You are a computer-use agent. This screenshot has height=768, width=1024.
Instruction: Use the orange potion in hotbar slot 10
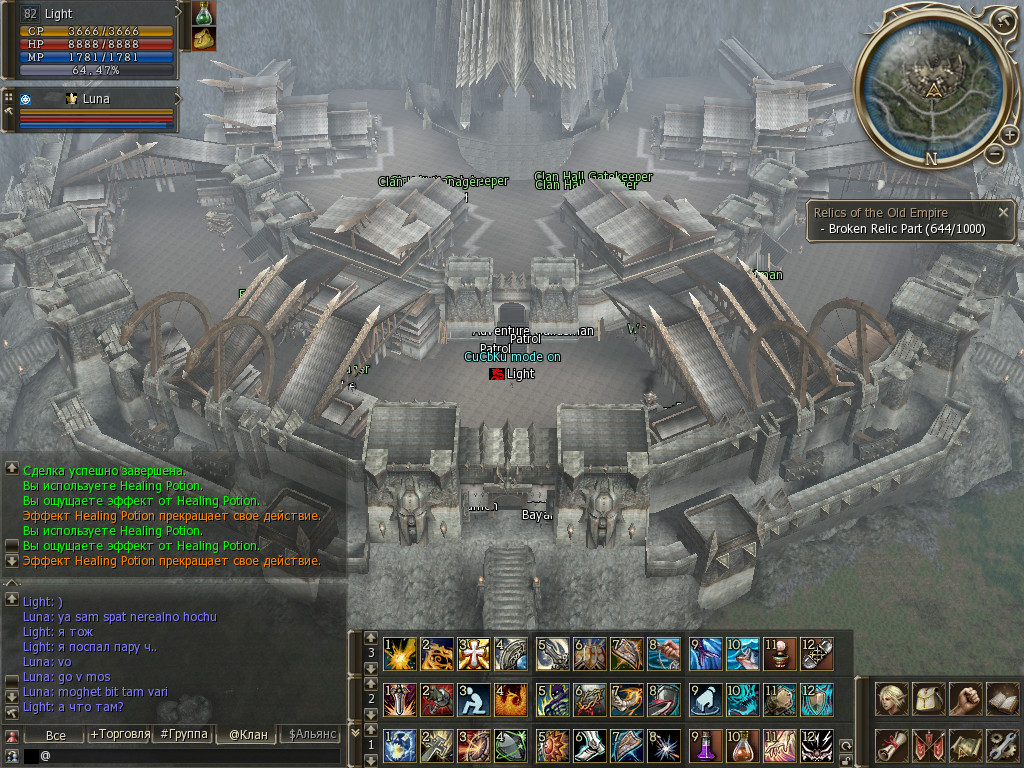(742, 747)
